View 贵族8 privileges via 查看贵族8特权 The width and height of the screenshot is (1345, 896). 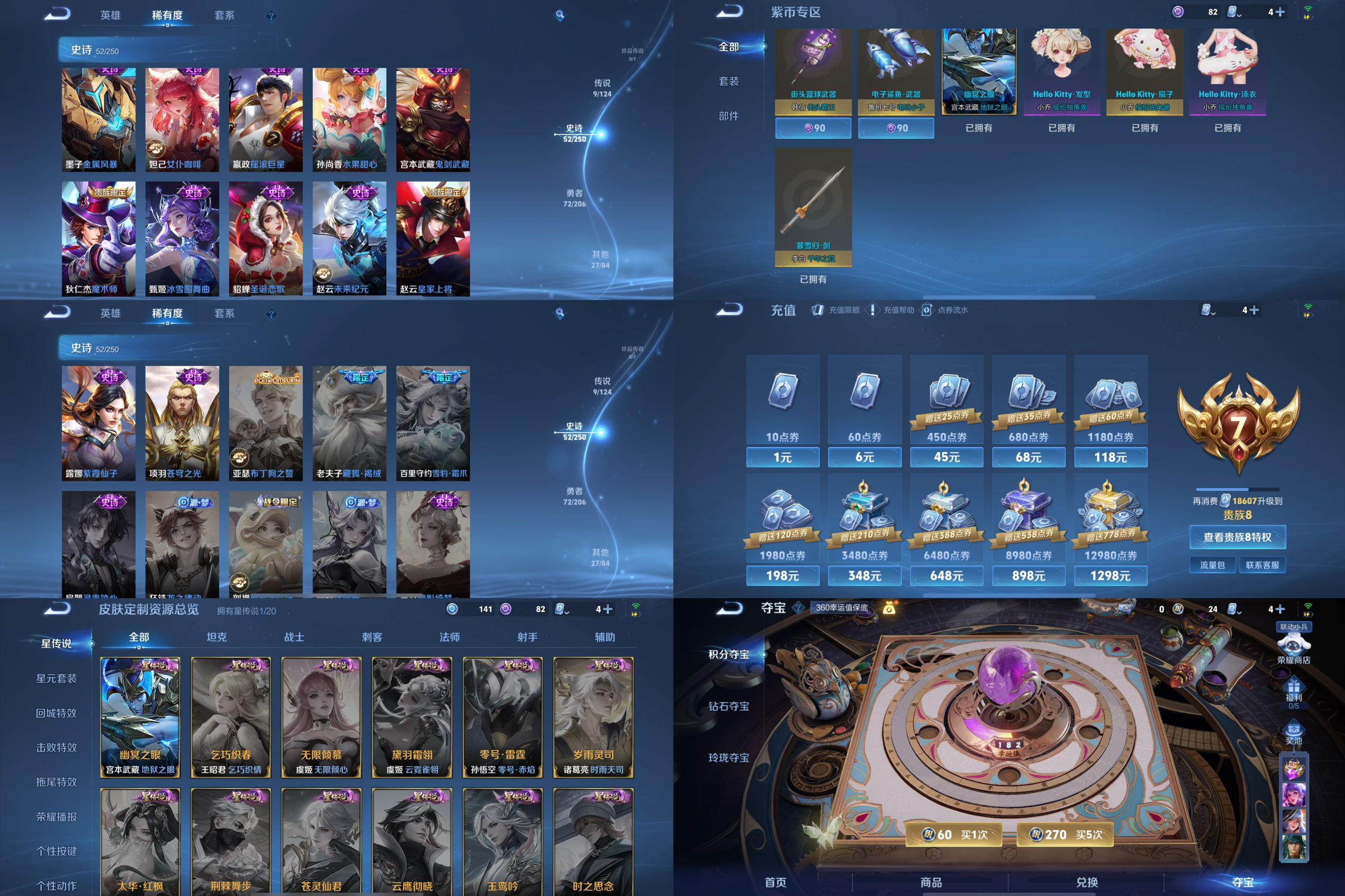pos(1237,537)
